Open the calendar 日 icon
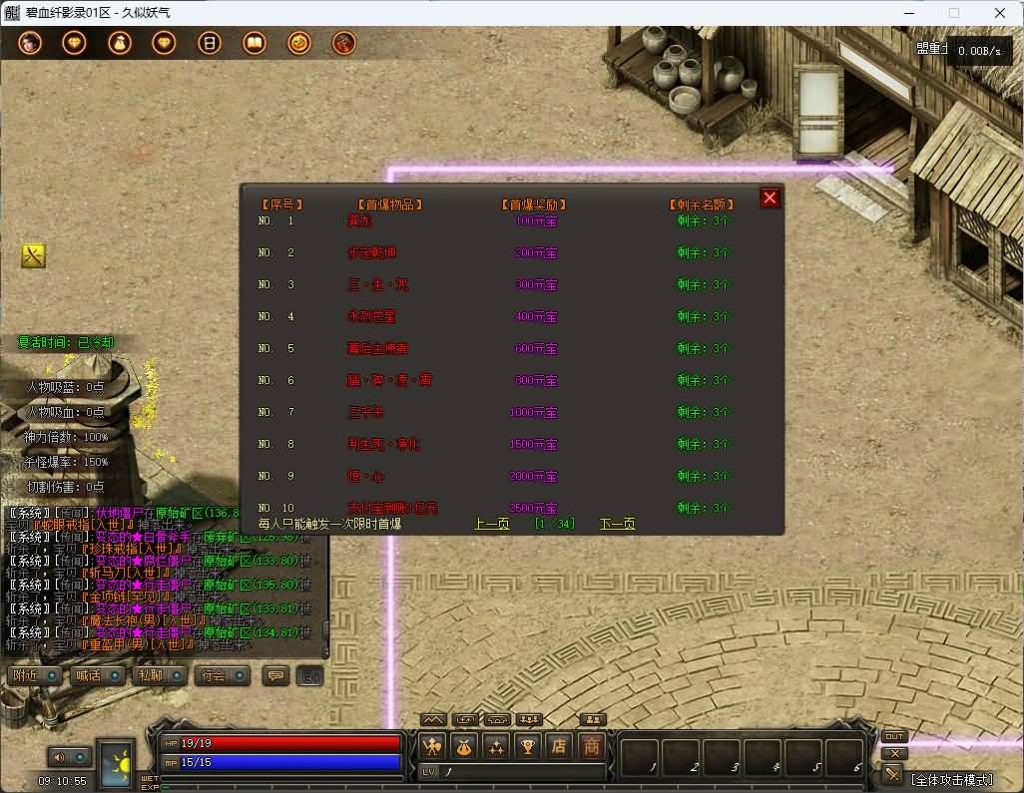This screenshot has width=1024, height=793. click(x=210, y=43)
